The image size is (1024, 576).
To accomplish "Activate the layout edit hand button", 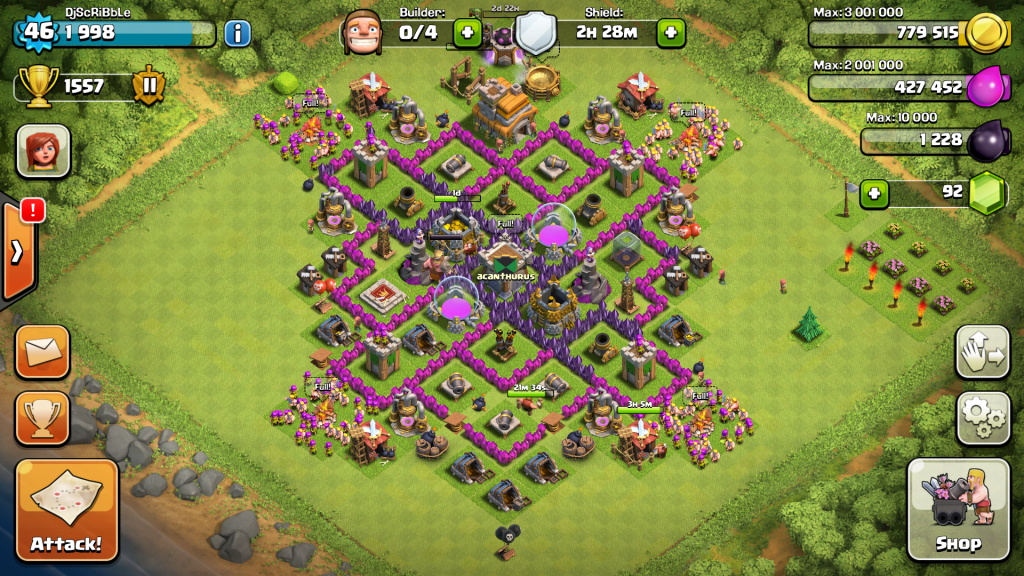I will tap(982, 351).
